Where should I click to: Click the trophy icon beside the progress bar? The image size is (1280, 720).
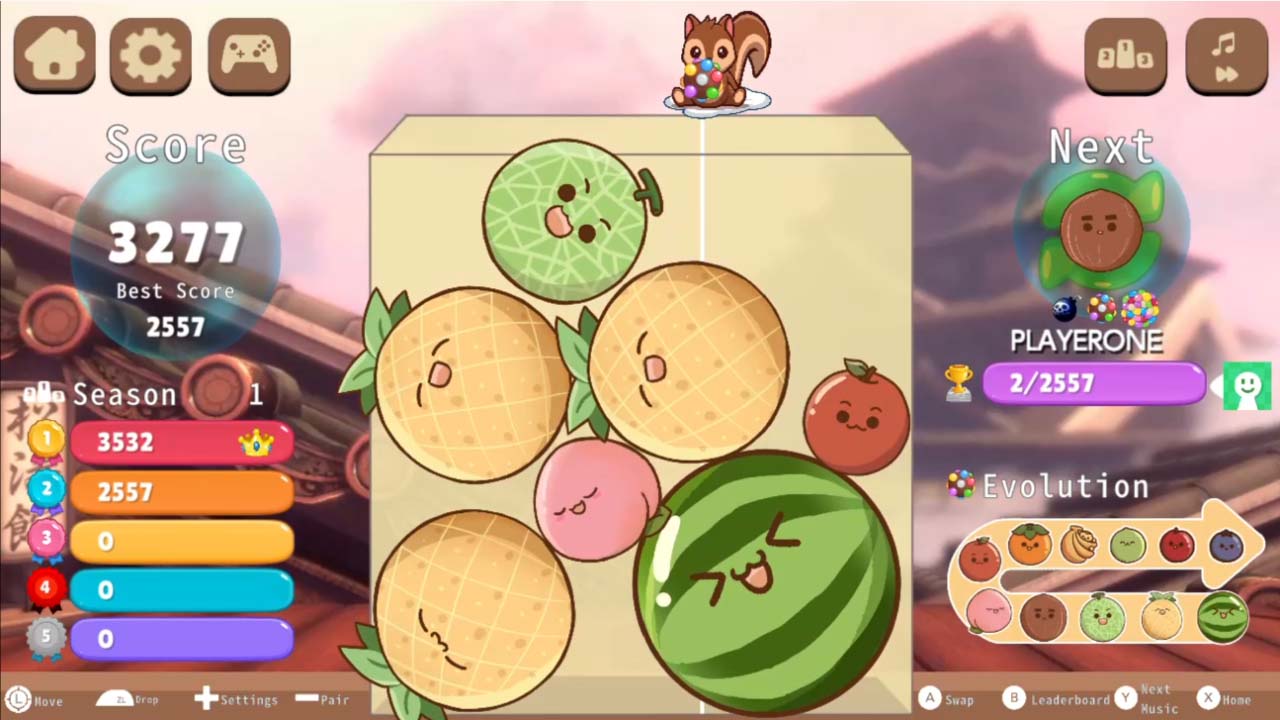(x=958, y=383)
